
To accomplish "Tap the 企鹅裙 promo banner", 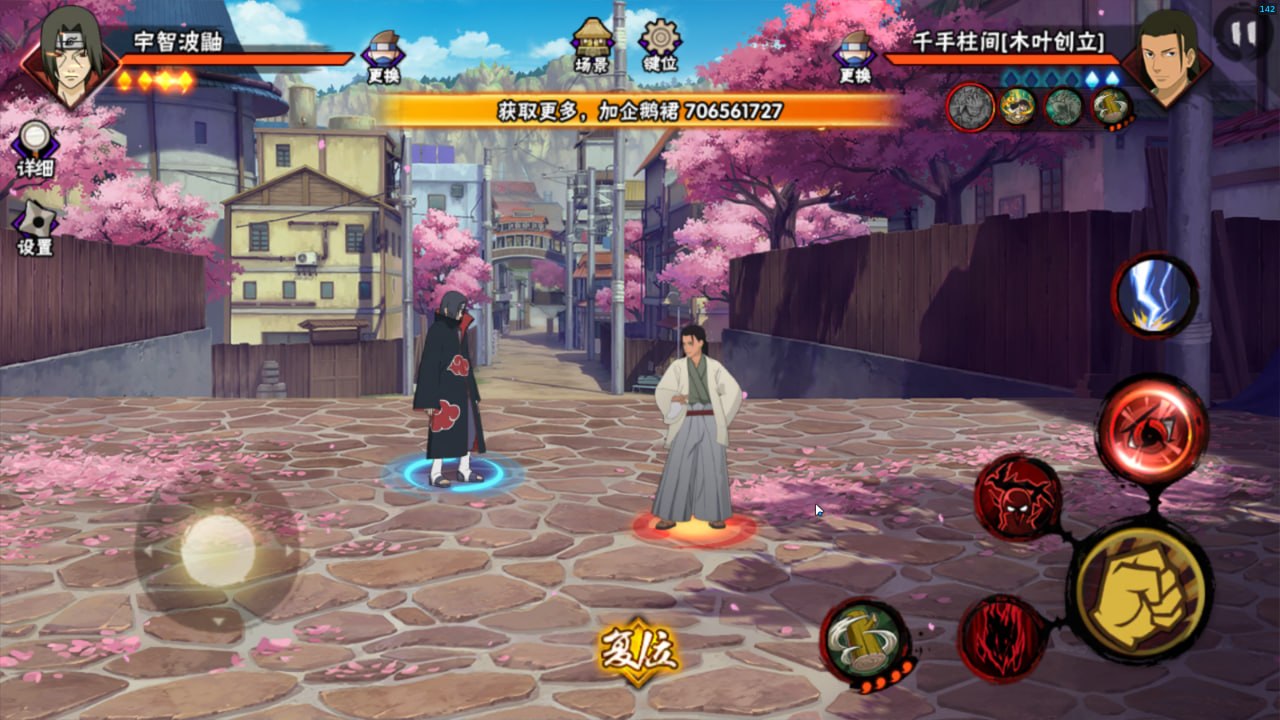I will (639, 110).
